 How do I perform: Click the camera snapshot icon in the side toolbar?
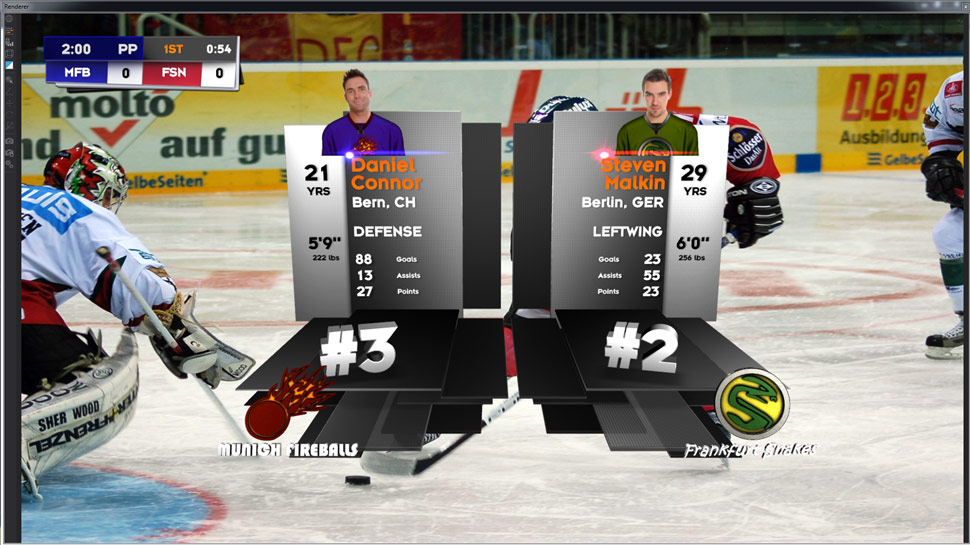pyautogui.click(x=10, y=141)
